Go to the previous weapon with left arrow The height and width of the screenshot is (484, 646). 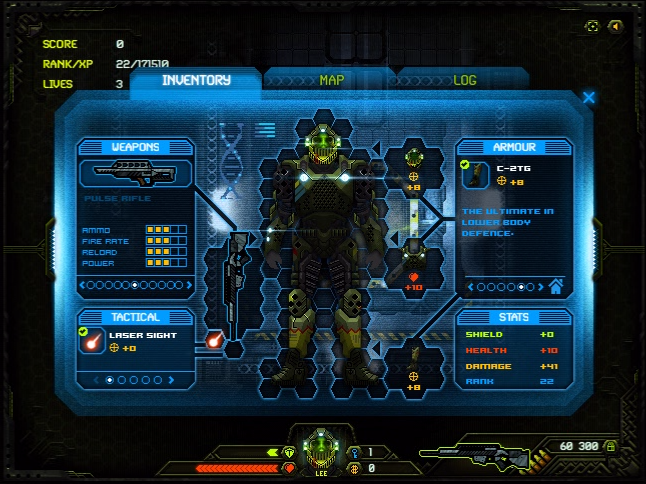pyautogui.click(x=83, y=286)
